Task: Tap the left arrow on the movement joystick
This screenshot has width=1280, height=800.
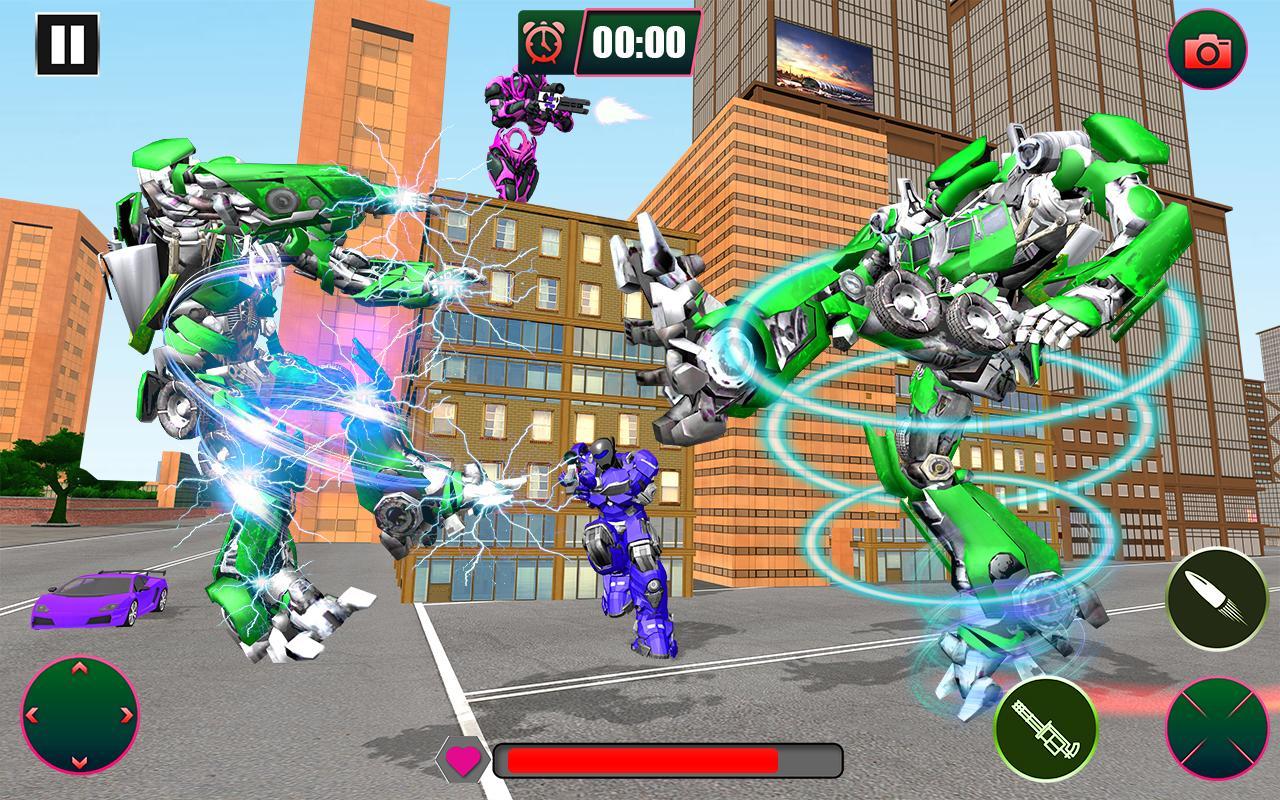Action: pos(30,713)
